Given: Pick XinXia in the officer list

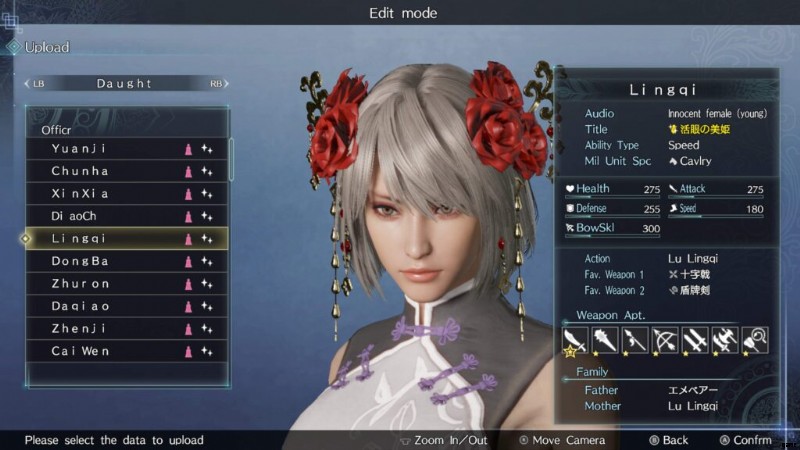Looking at the screenshot, I should click(x=127, y=193).
